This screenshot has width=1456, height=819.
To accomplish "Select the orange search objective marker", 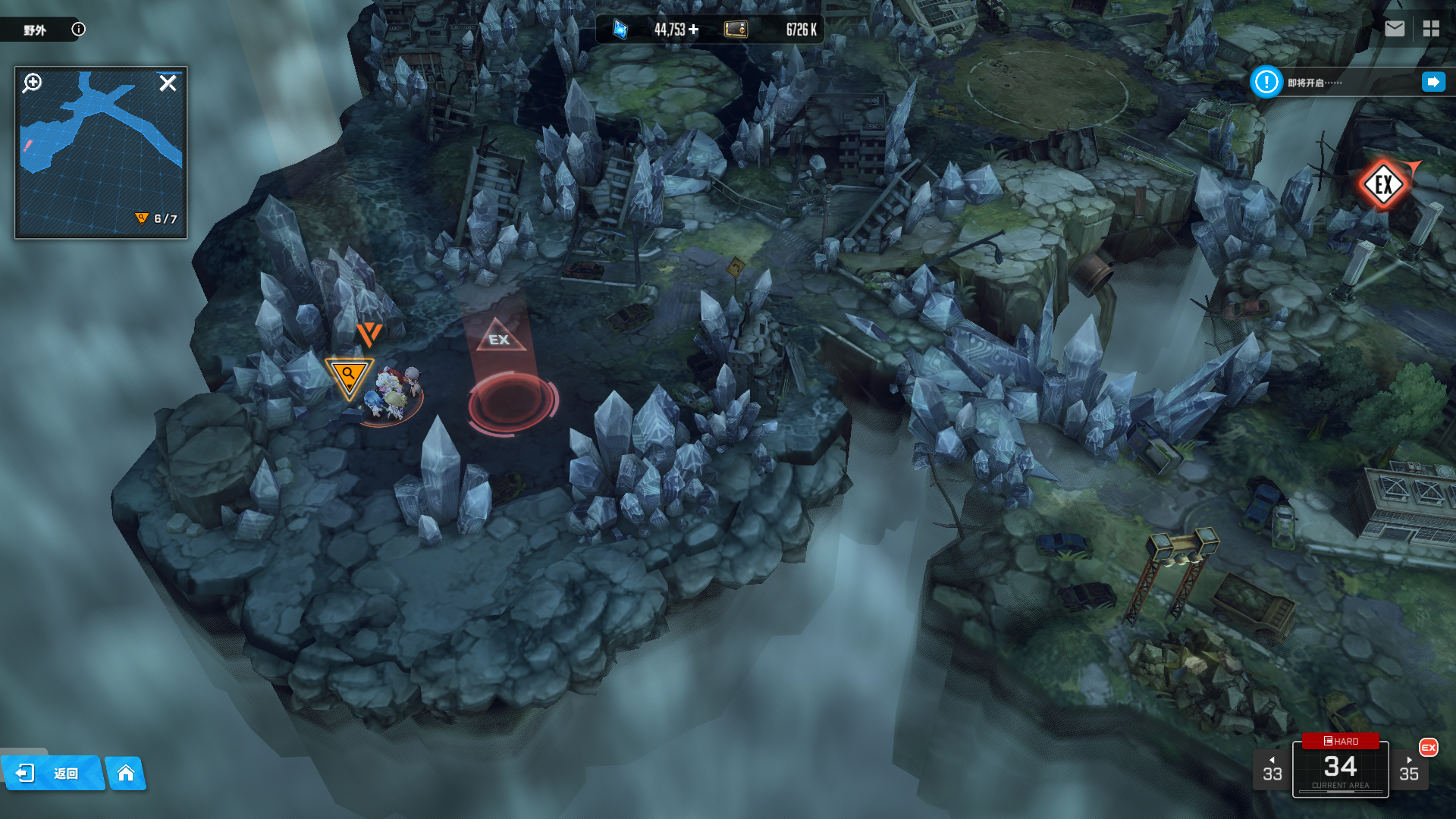I will point(349,376).
